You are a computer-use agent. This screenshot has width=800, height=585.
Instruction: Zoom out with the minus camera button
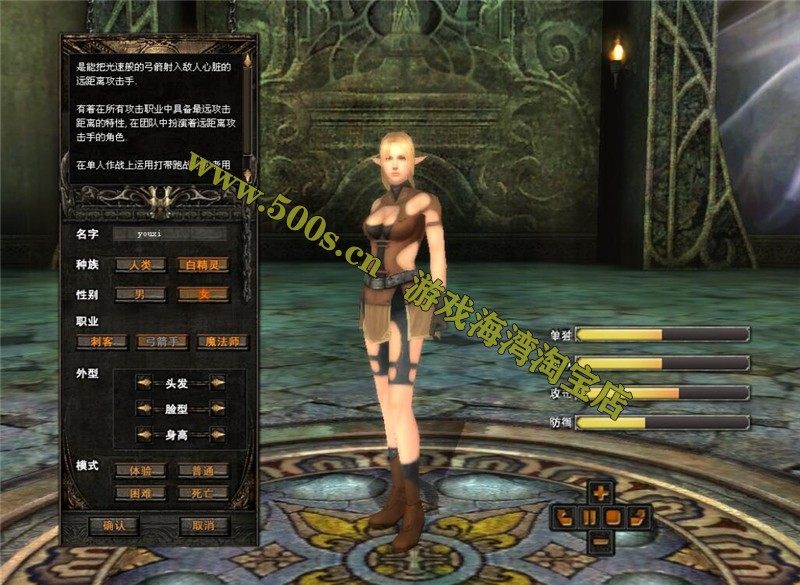(x=600, y=542)
